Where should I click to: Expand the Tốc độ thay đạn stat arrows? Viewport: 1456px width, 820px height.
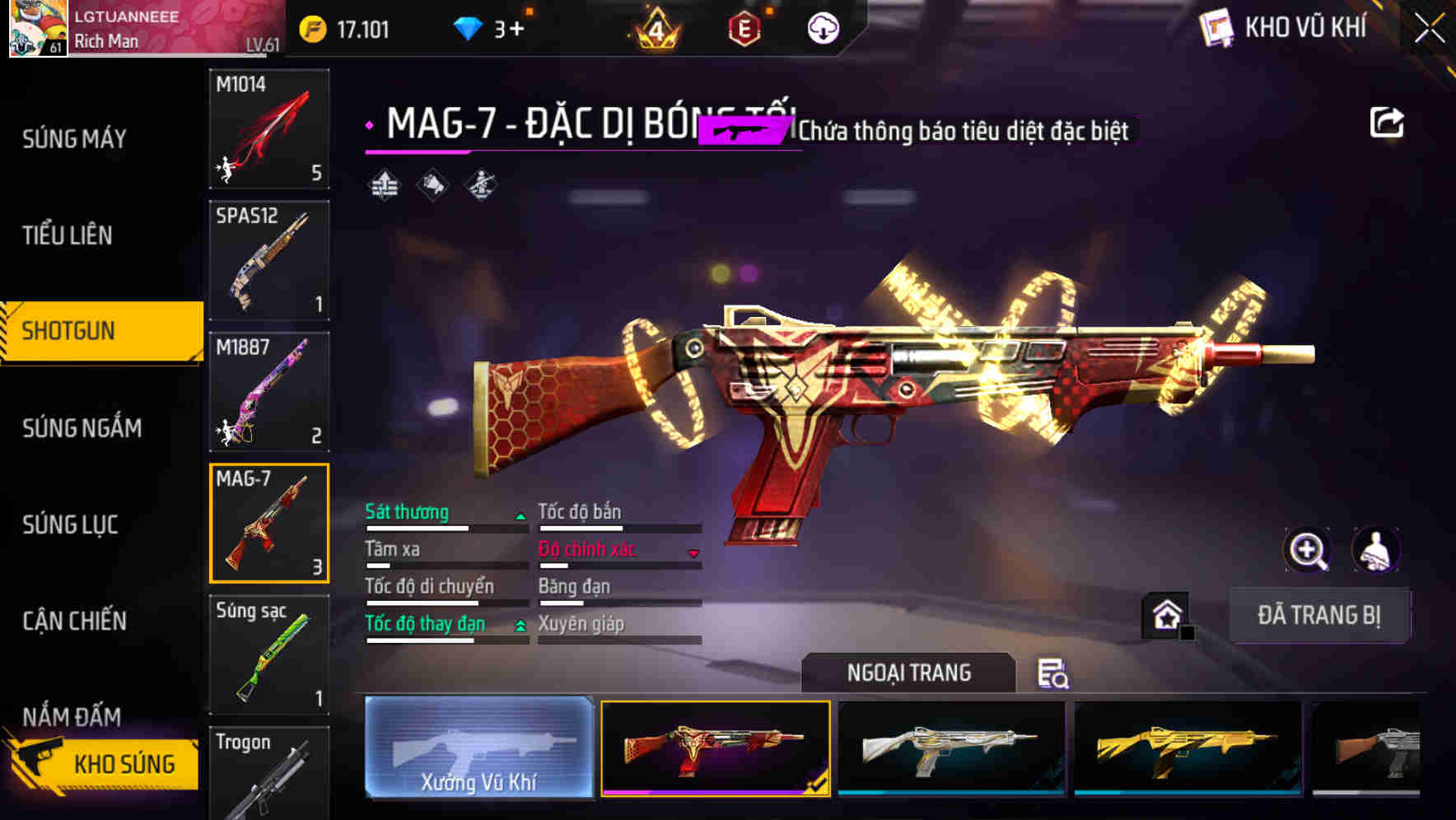click(x=521, y=626)
